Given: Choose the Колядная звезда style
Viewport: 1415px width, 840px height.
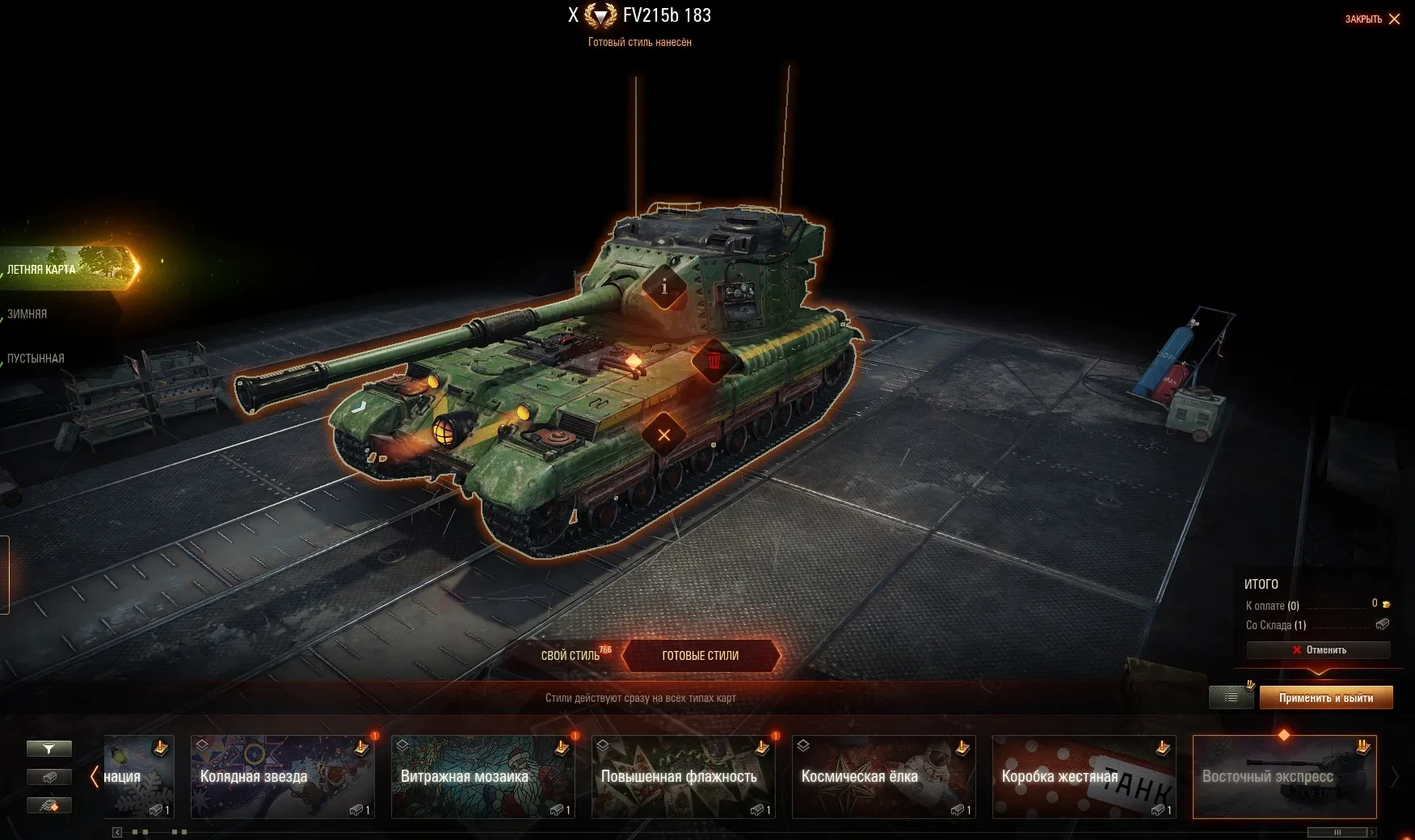Looking at the screenshot, I should [282, 776].
